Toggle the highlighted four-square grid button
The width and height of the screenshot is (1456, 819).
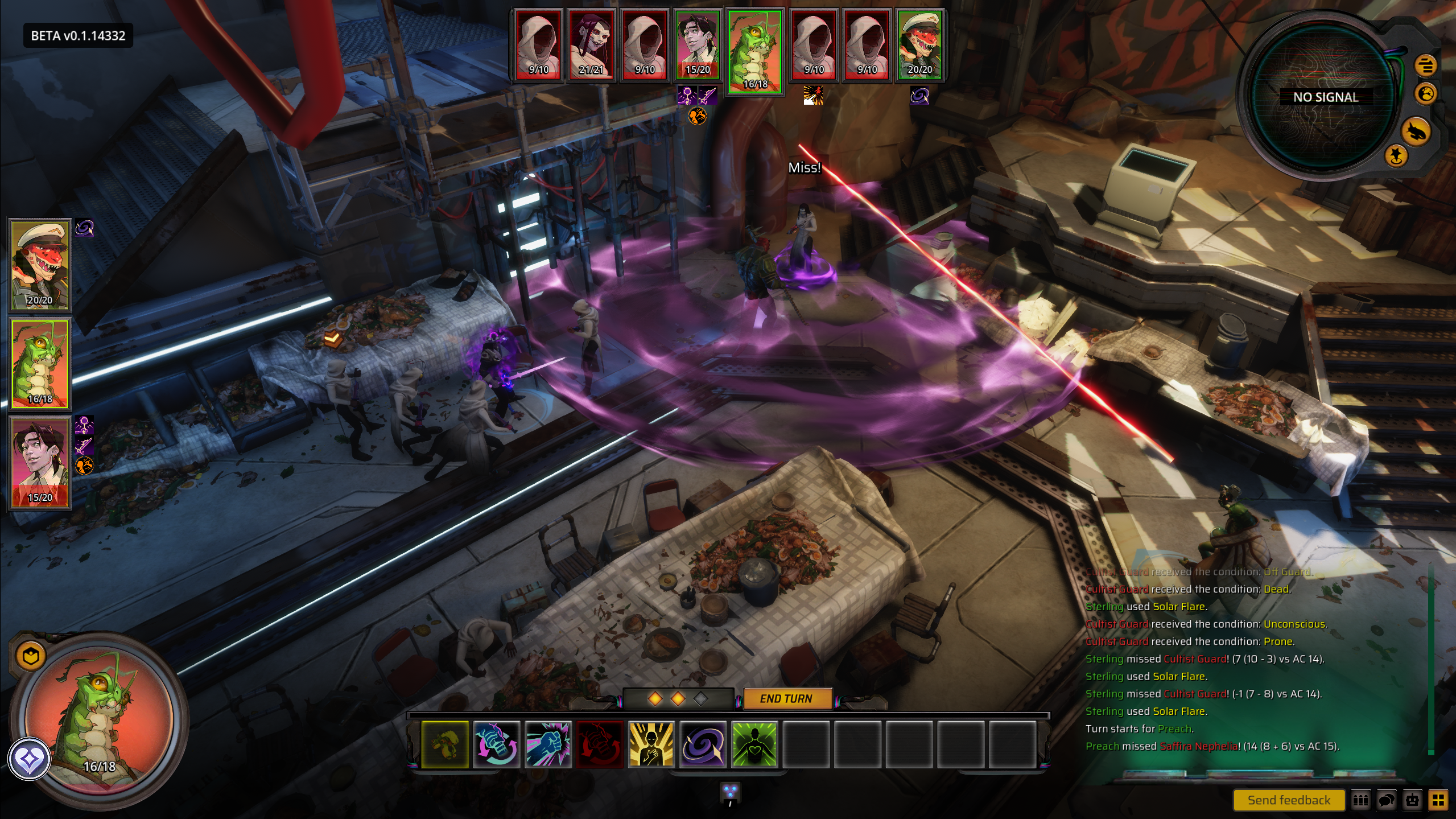(x=1438, y=800)
